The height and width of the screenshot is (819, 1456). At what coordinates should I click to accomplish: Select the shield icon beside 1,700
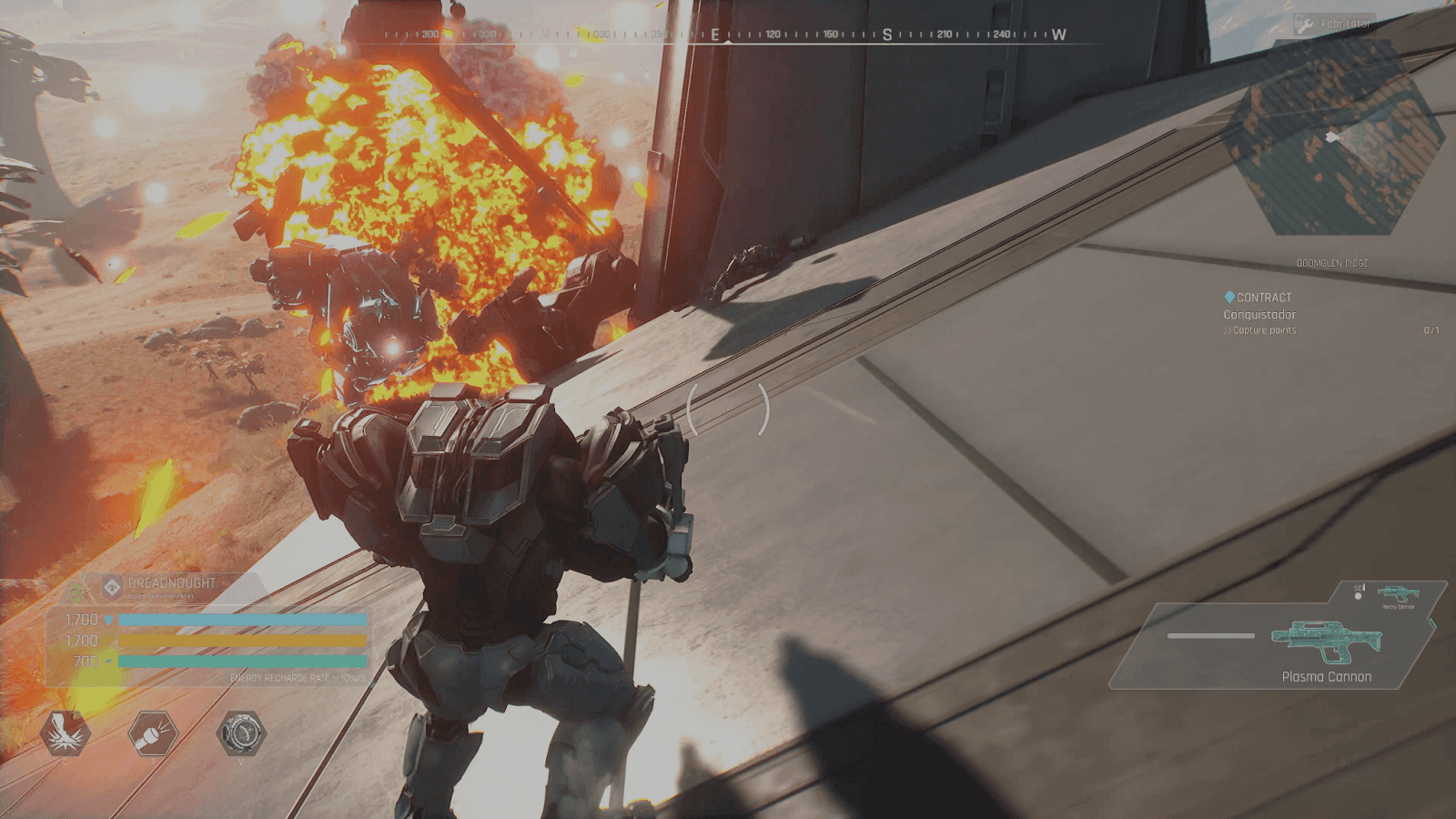tap(108, 619)
